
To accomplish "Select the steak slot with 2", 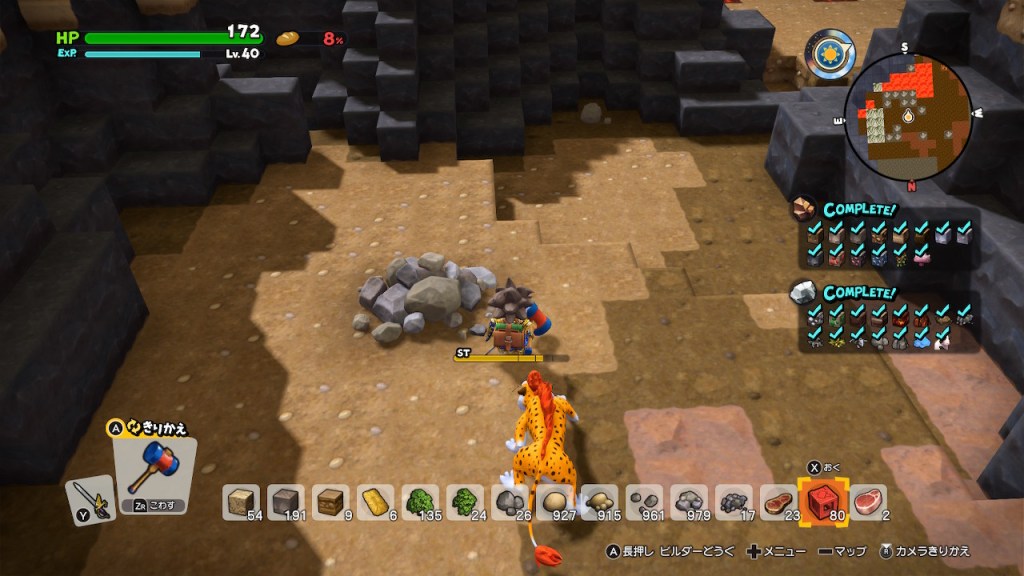I will pyautogui.click(x=869, y=502).
